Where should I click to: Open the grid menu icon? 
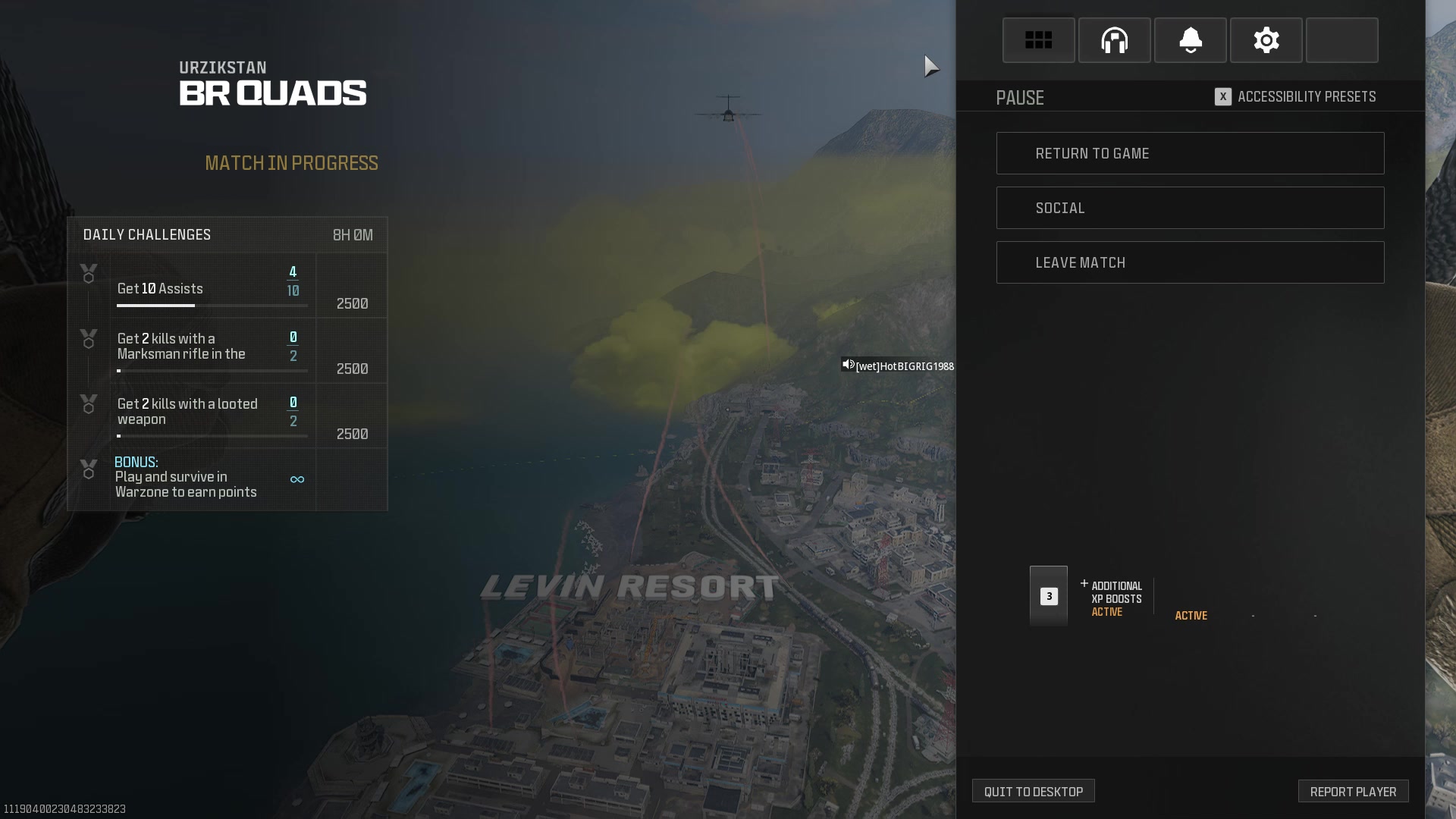pyautogui.click(x=1038, y=40)
